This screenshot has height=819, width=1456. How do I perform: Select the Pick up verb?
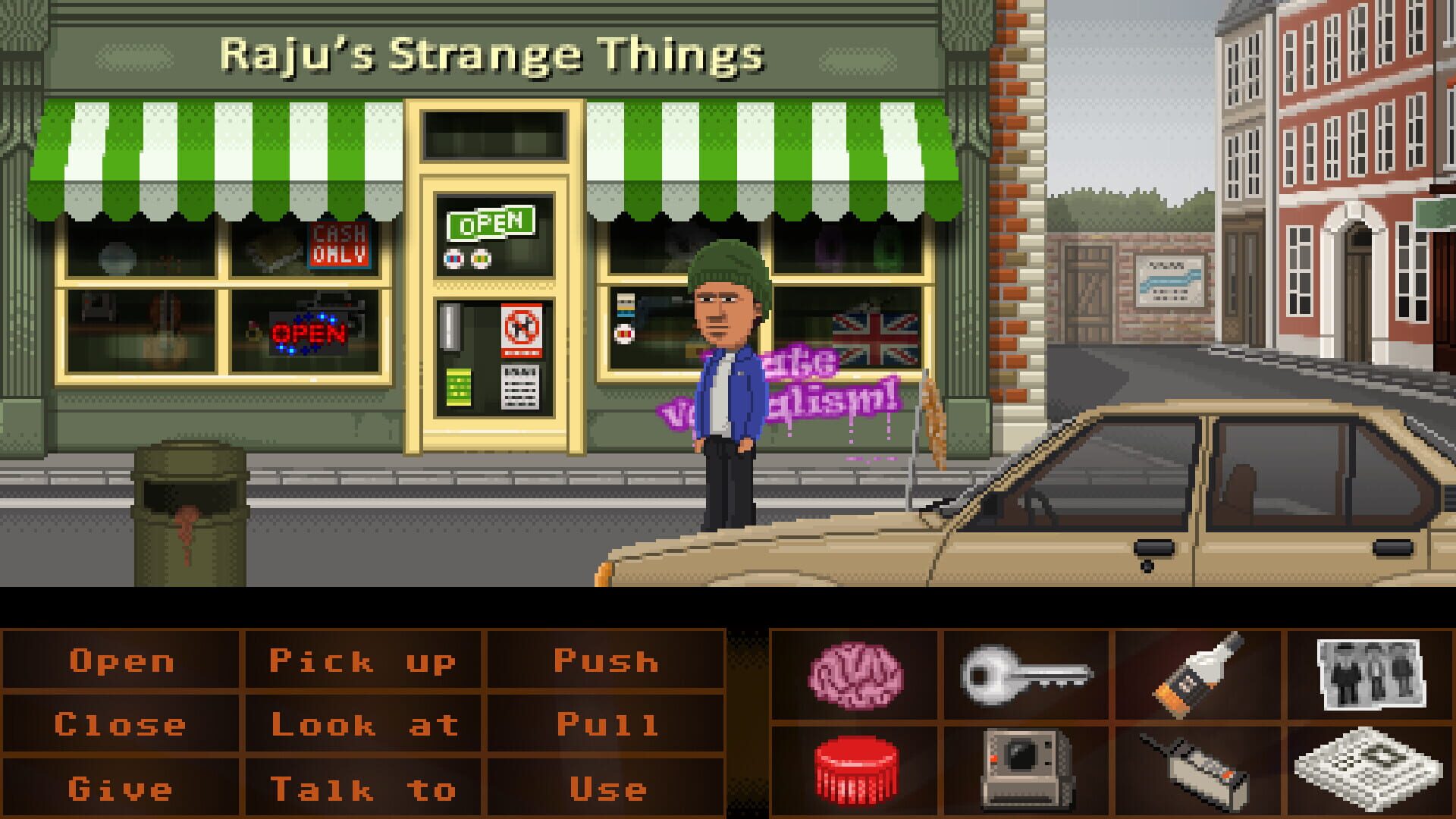(364, 661)
